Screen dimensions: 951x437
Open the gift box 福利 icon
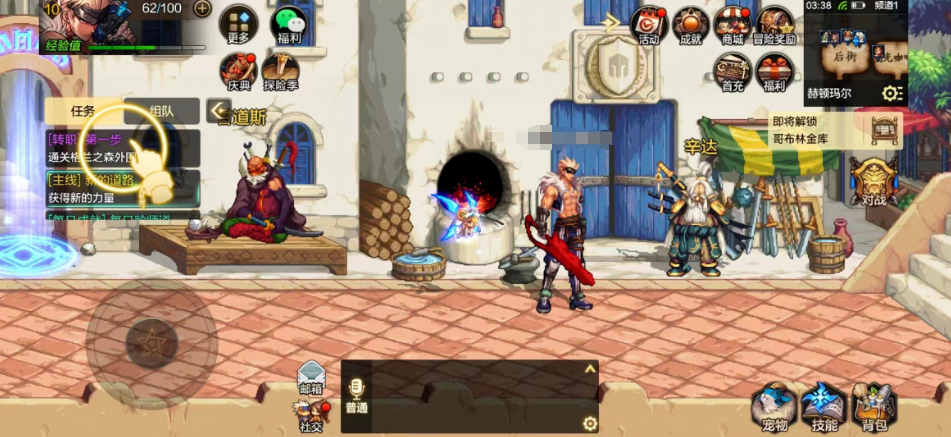coord(774,71)
